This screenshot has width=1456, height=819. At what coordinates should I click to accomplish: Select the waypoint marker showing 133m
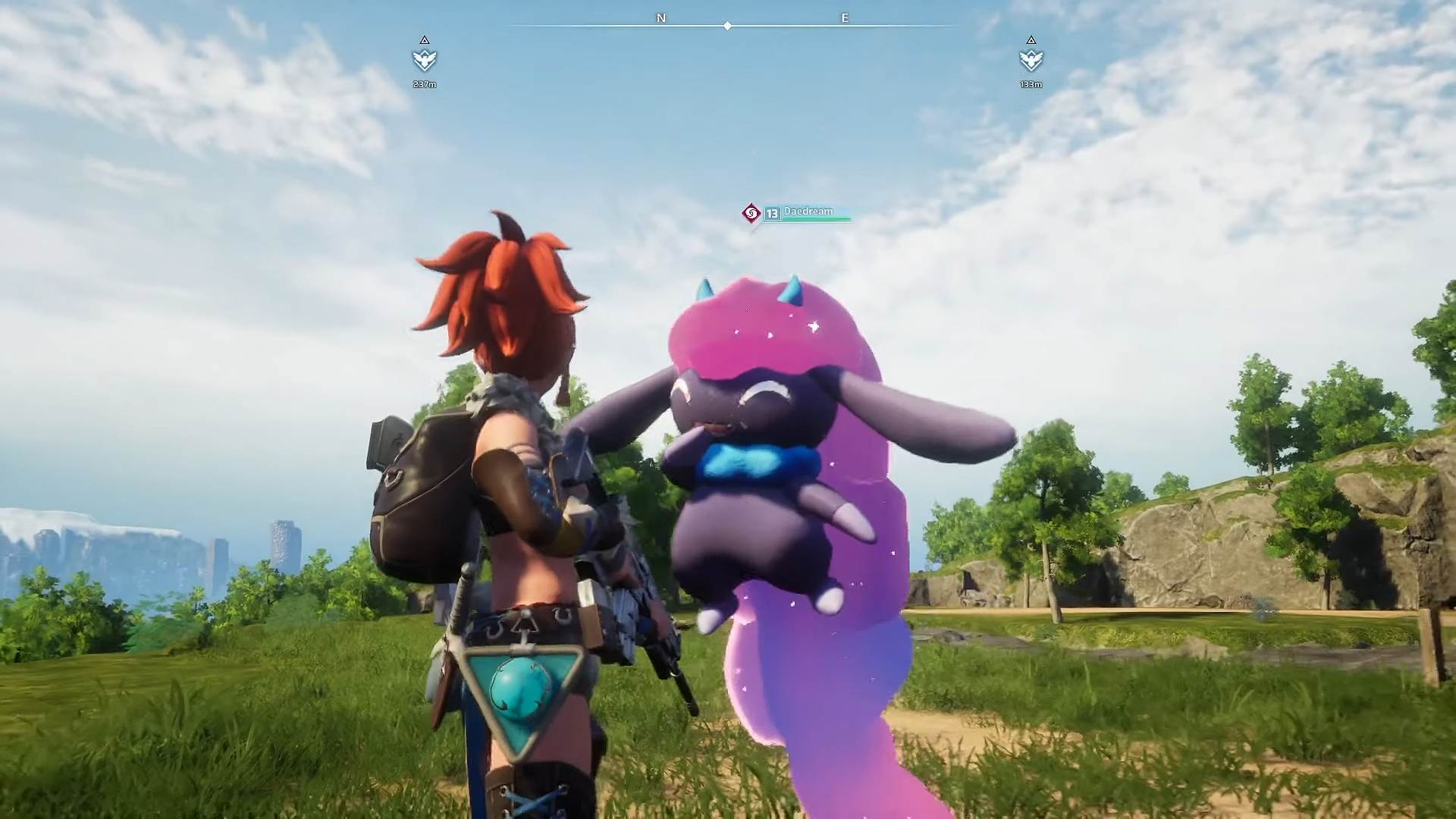pos(1031,59)
